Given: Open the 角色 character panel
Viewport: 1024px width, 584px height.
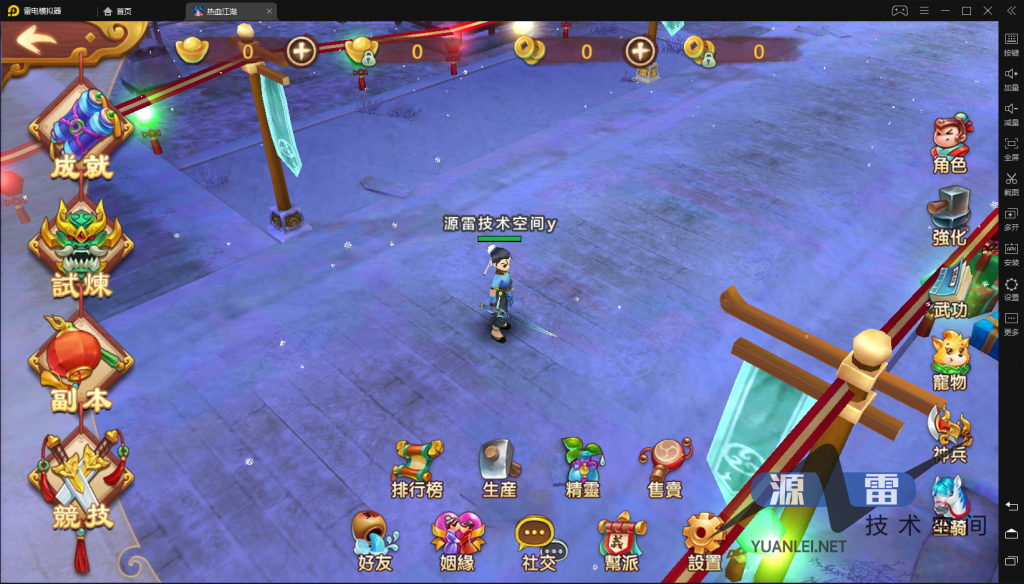Looking at the screenshot, I should [950, 146].
